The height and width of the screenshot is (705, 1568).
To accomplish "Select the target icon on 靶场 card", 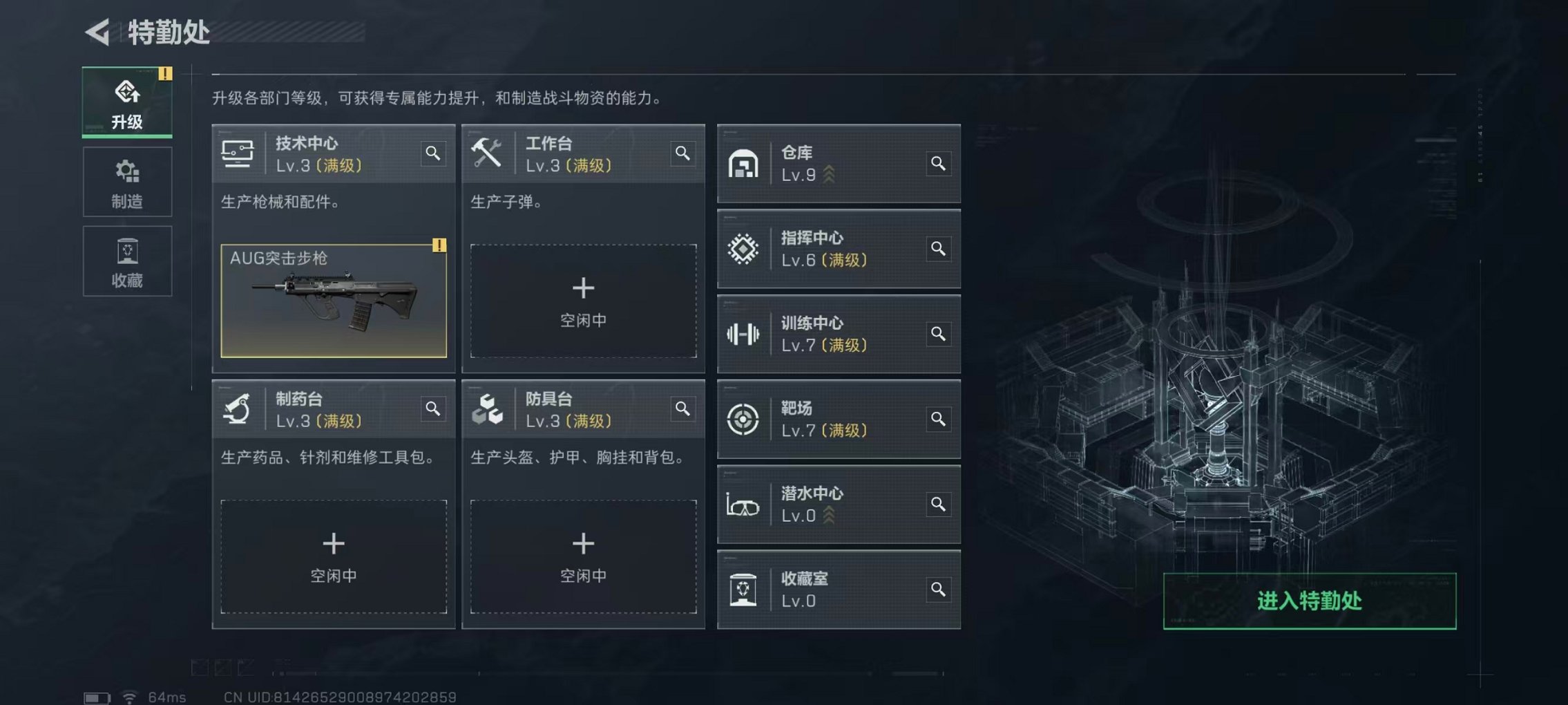I will pyautogui.click(x=743, y=419).
